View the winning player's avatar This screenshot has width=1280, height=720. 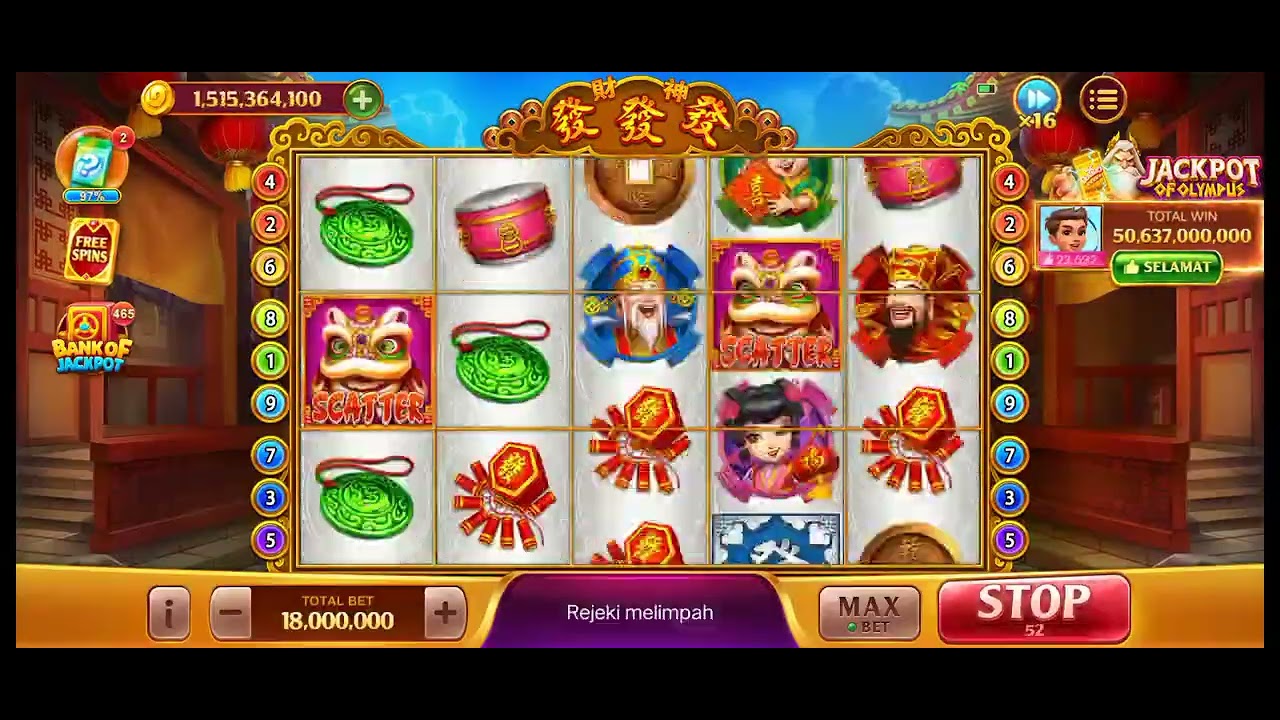pos(1070,234)
